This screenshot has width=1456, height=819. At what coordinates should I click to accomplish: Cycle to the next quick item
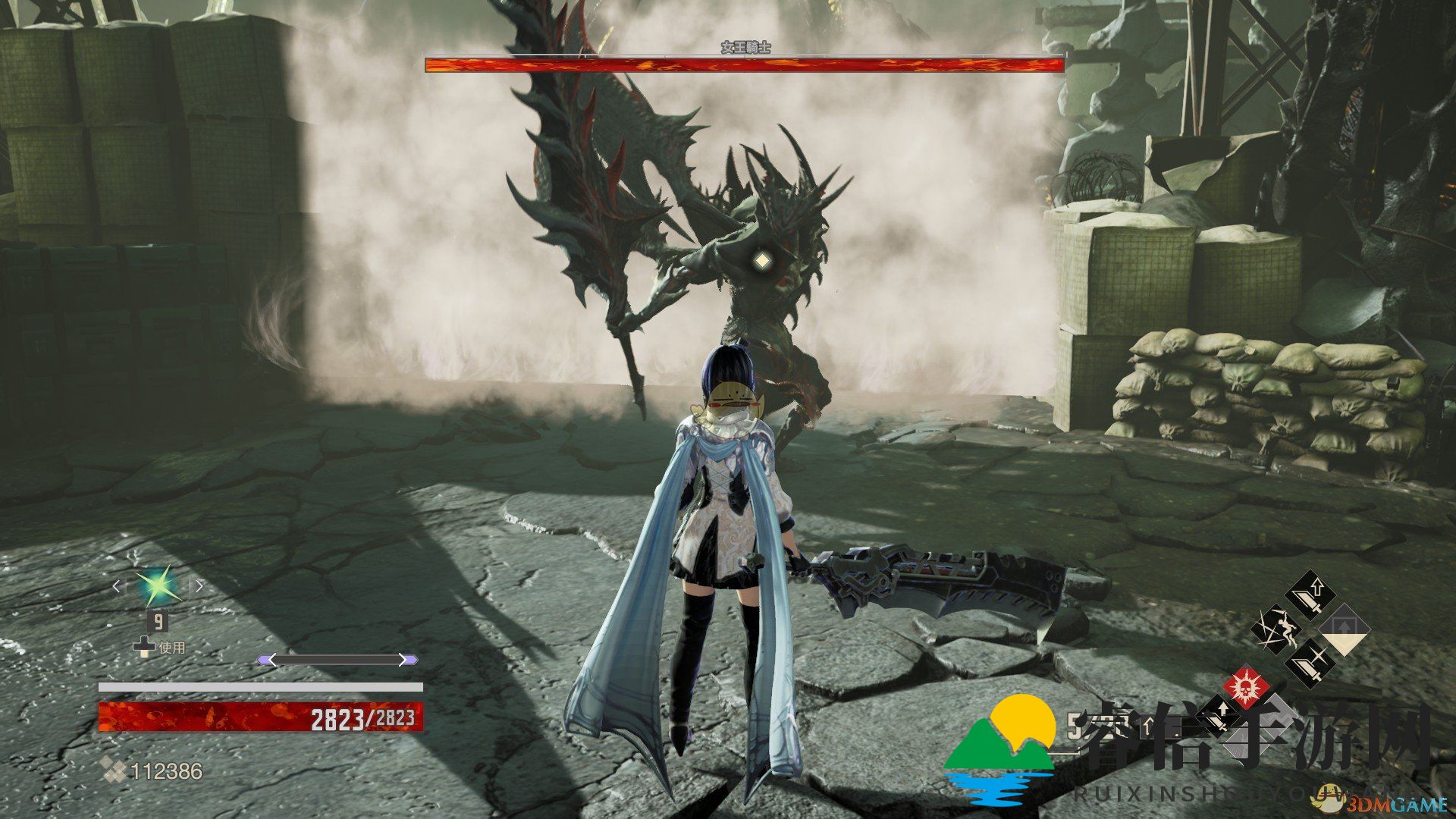coord(199,586)
